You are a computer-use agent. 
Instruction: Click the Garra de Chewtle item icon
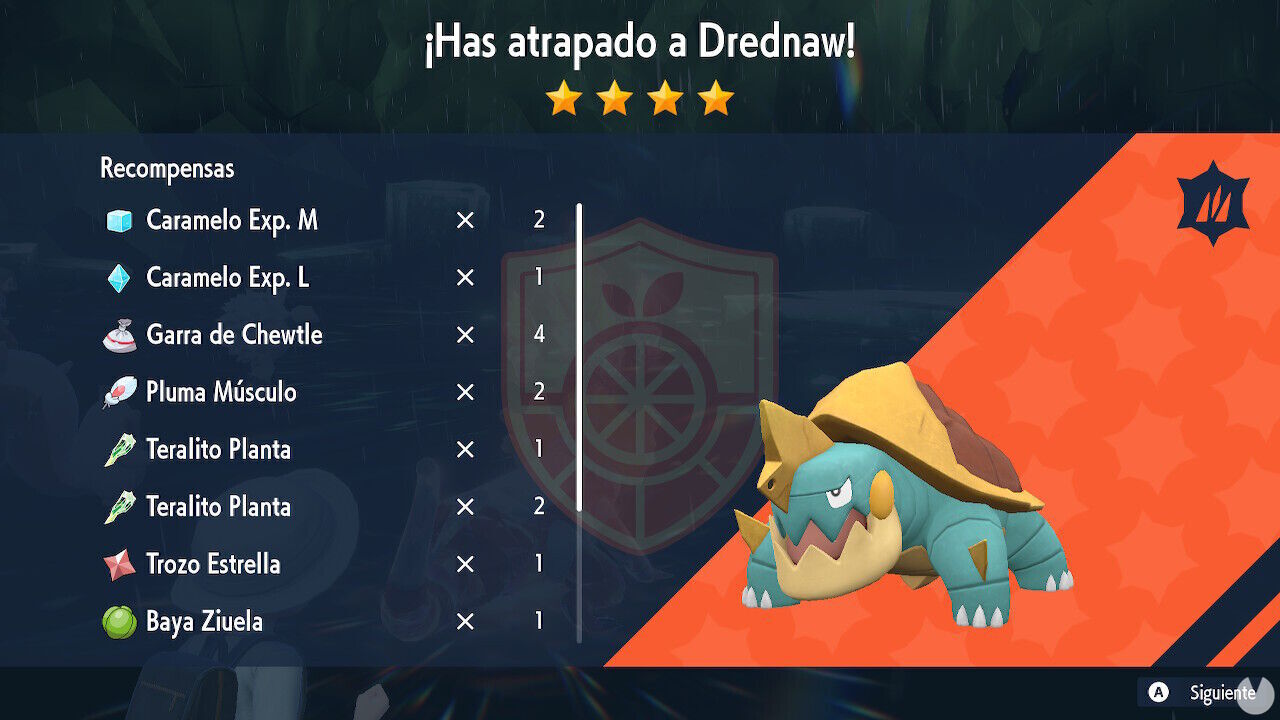121,335
